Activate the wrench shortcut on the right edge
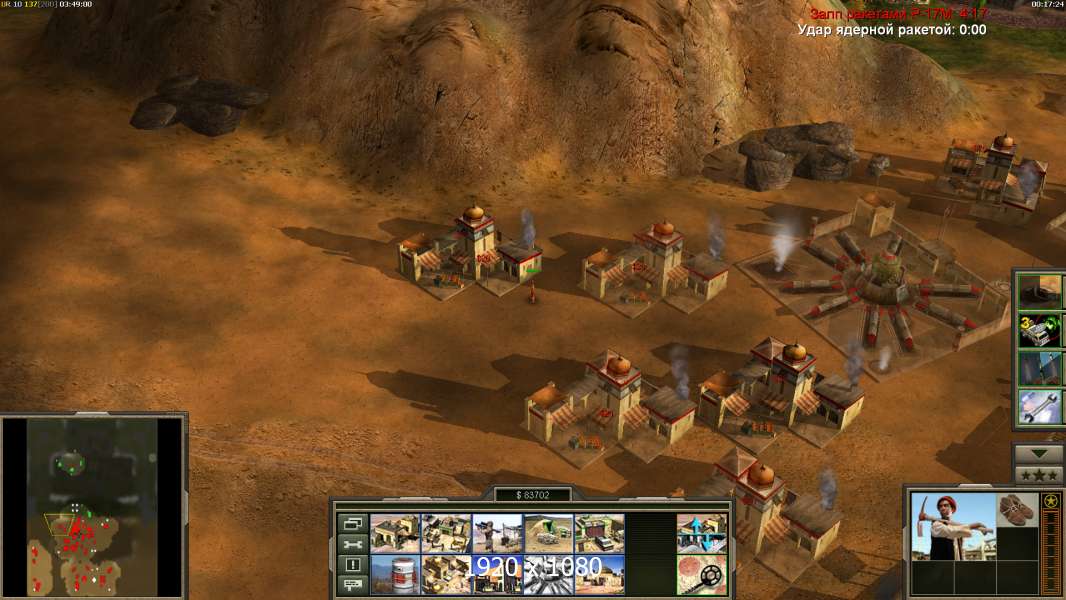 point(1040,404)
